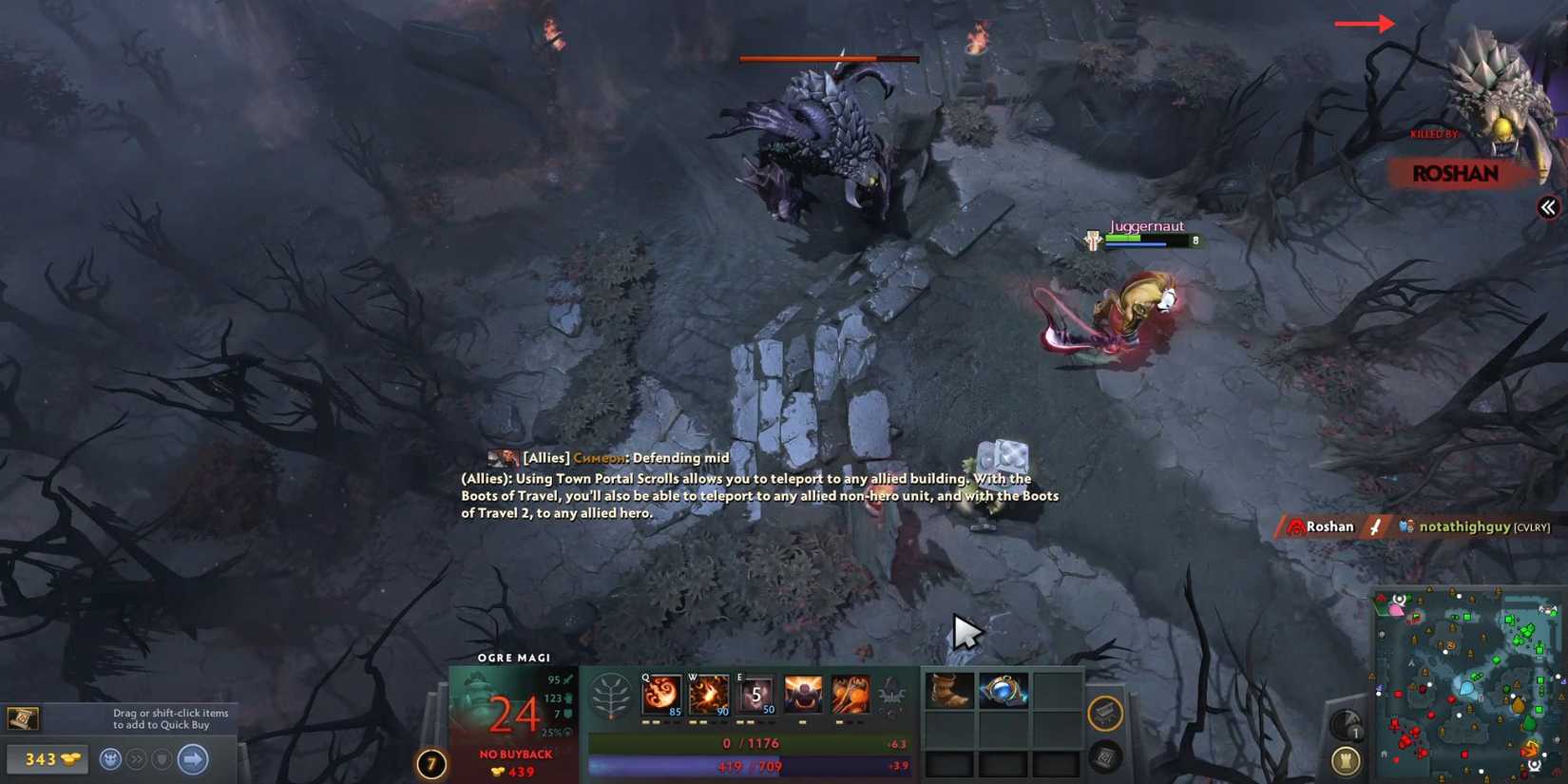Collapse the Roshan kill panel with the chevron
Screen dimensions: 1568x784
[1550, 207]
